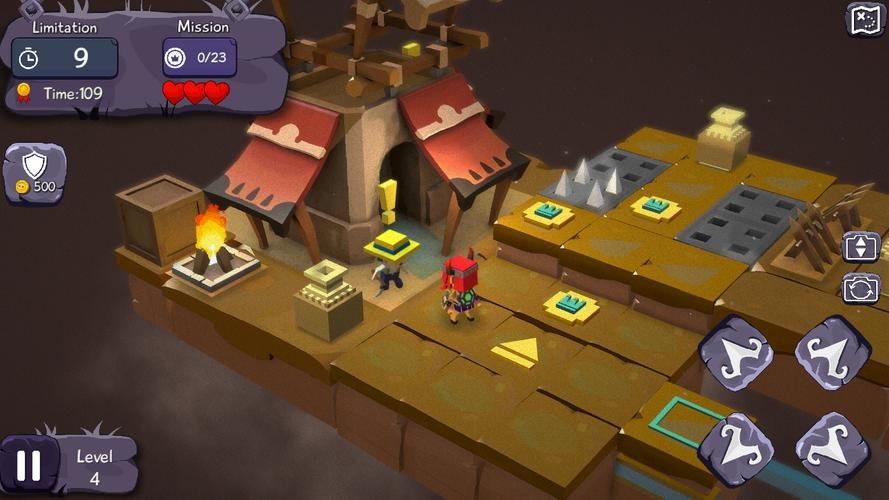889x500 pixels.
Task: Buy the shield power-up for 500 coins
Action: [36, 172]
